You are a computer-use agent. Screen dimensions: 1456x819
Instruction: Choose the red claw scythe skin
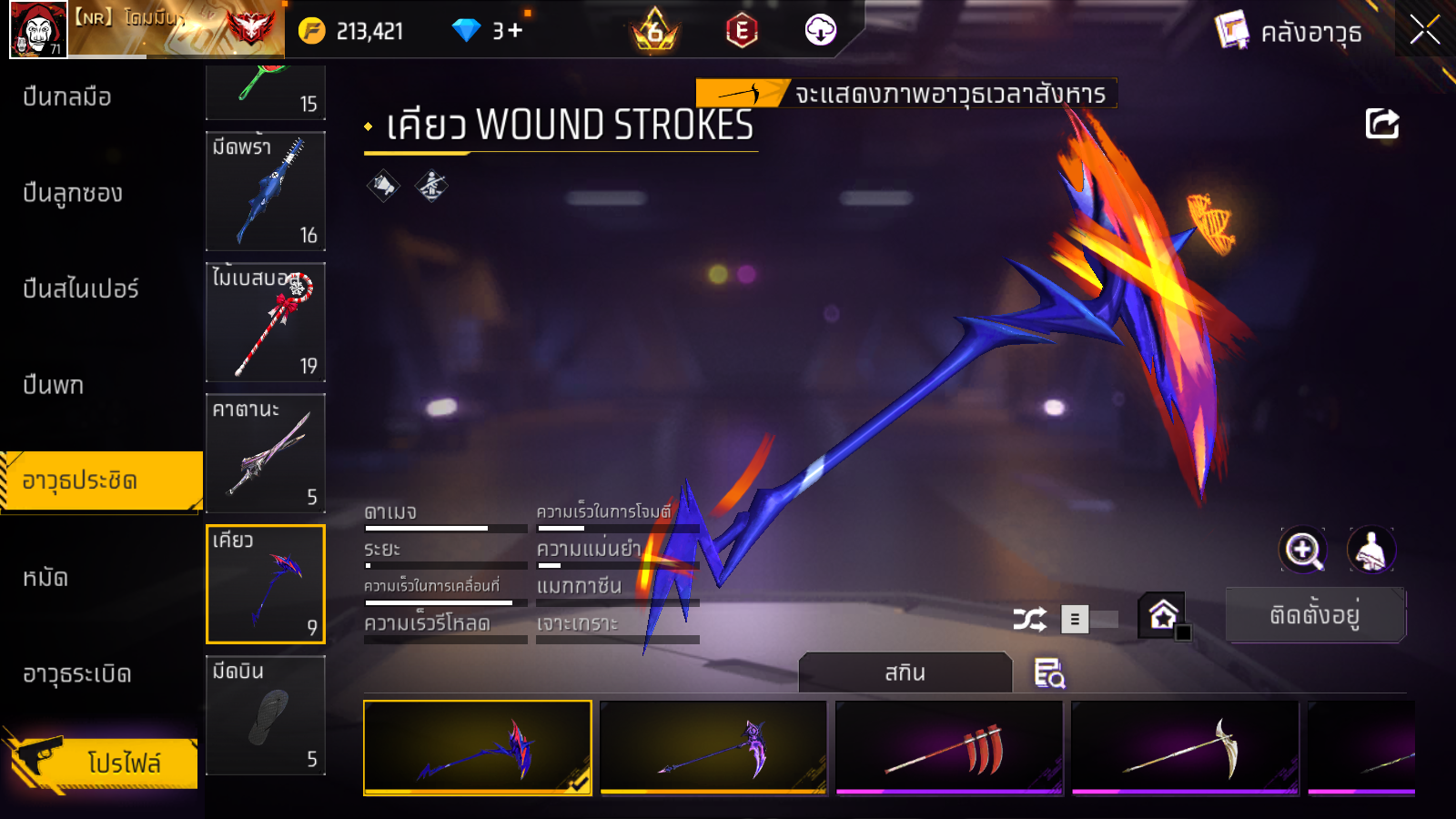tap(949, 747)
